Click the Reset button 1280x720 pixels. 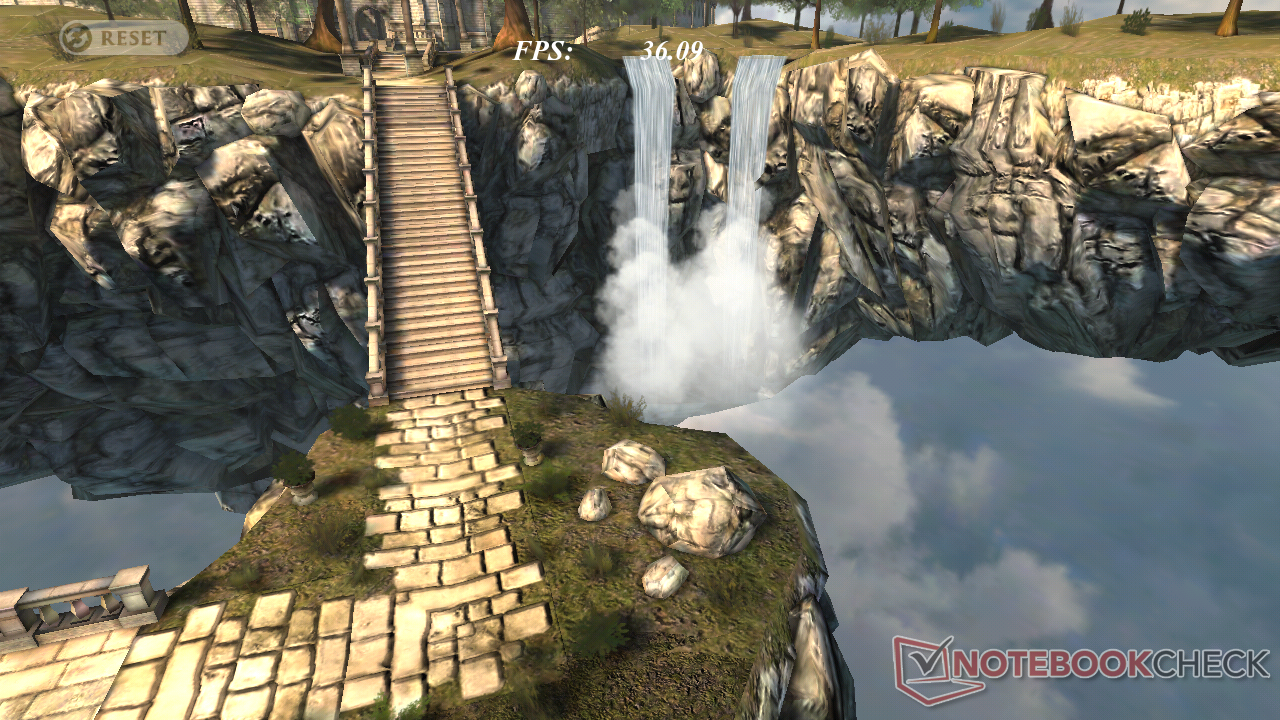point(122,38)
